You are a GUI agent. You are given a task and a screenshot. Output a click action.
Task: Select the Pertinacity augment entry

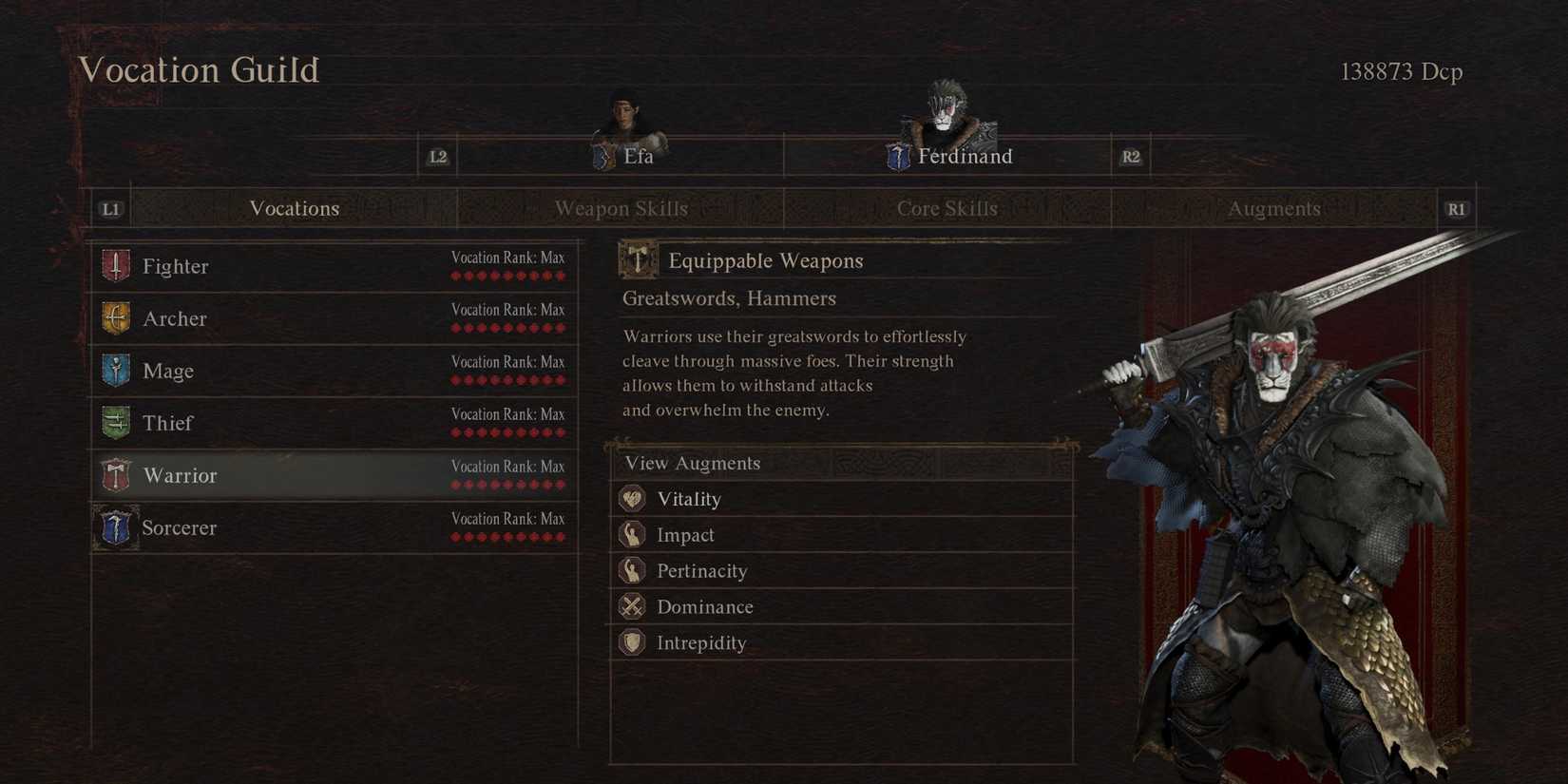point(703,570)
